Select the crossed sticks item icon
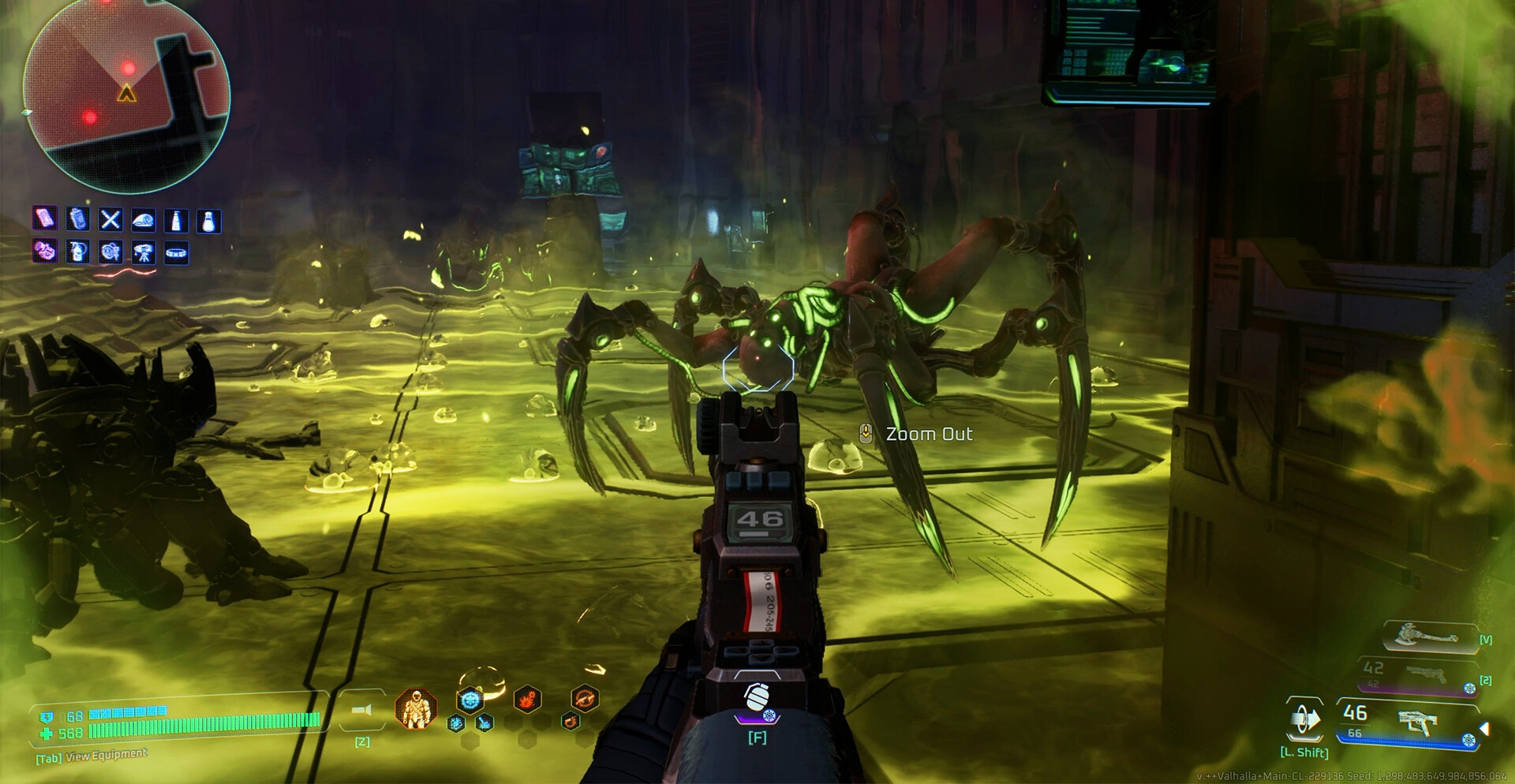The height and width of the screenshot is (784, 1515). coord(110,220)
